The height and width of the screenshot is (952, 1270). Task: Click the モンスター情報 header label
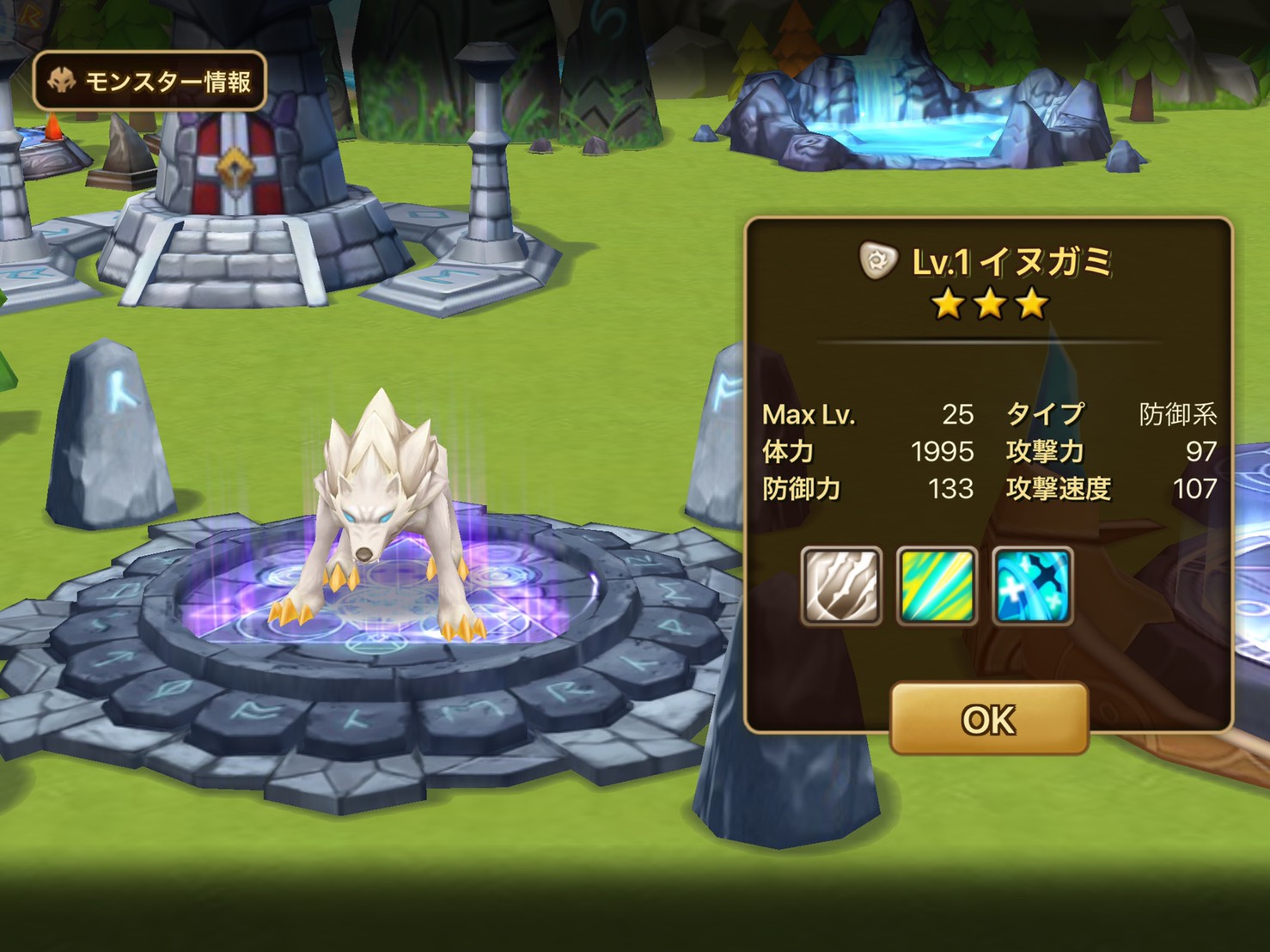[150, 82]
